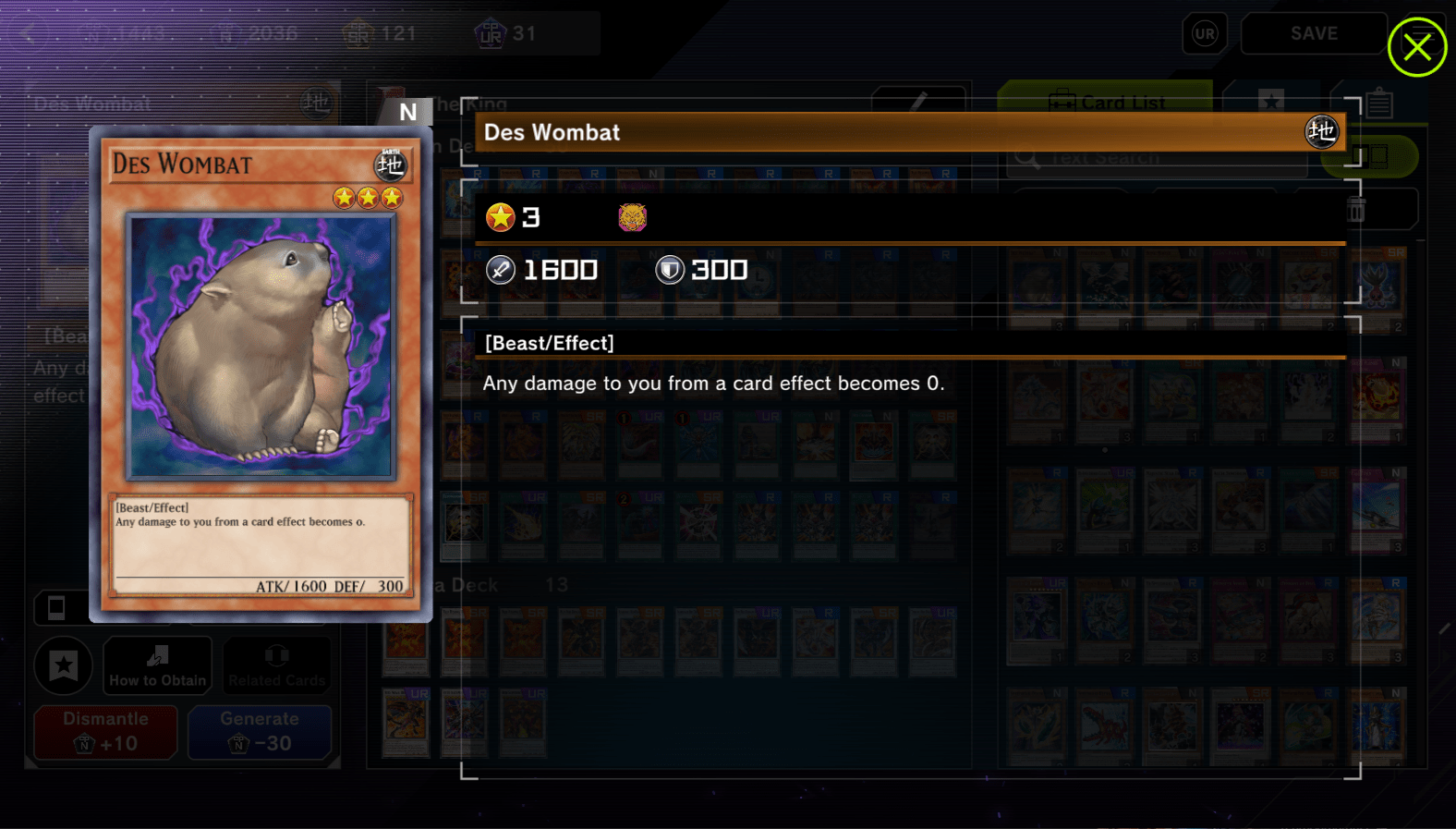Click the clipboard deck details icon

tap(1380, 103)
